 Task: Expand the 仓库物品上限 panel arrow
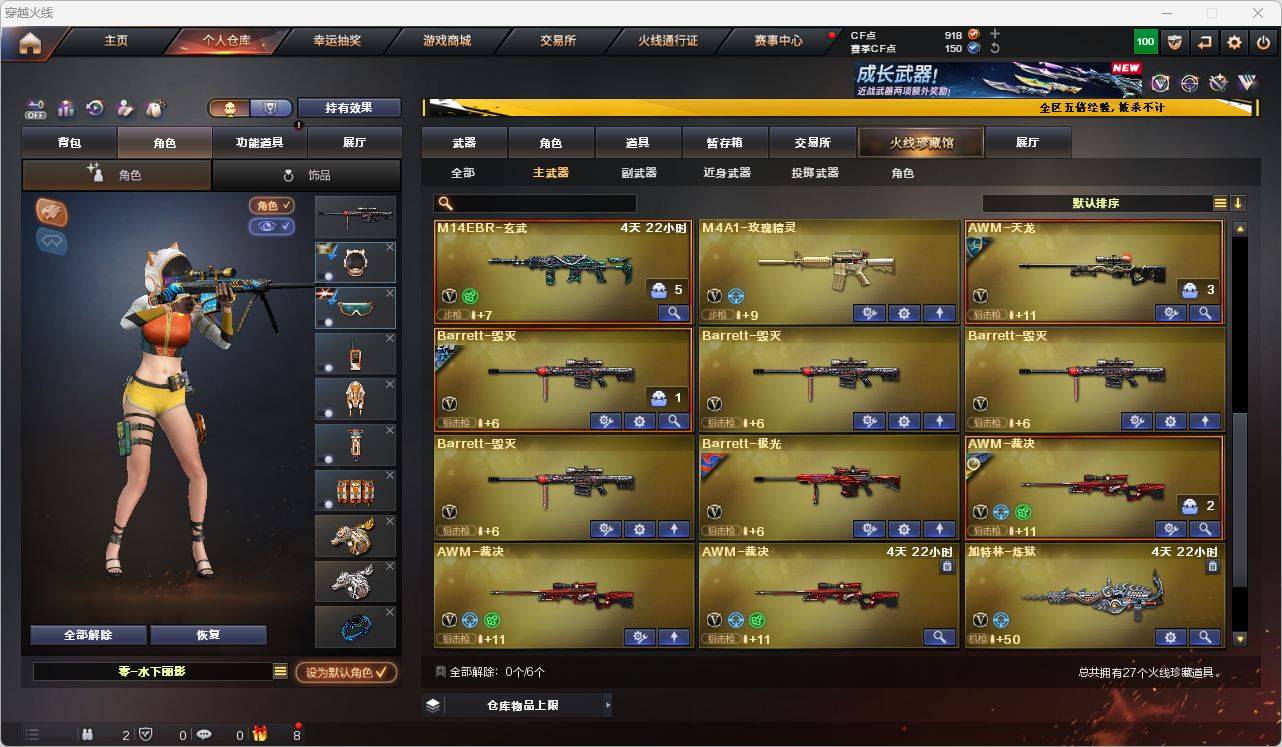[x=606, y=704]
